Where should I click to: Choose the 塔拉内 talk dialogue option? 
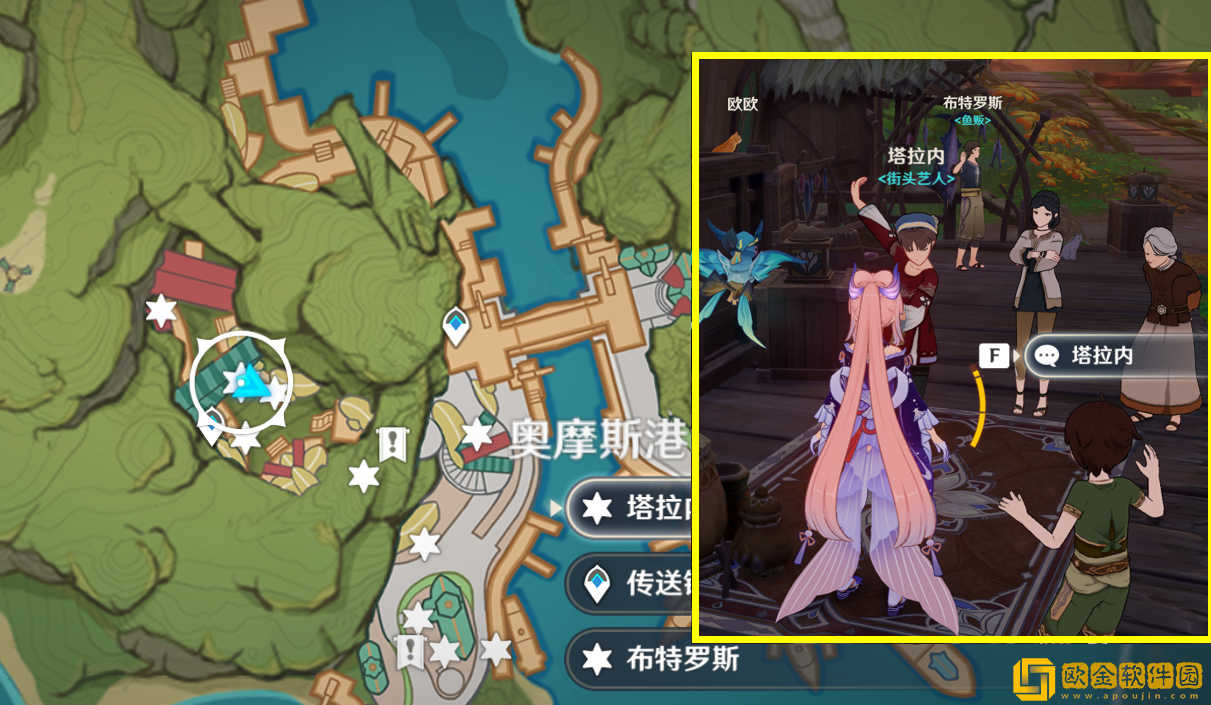coord(1100,355)
